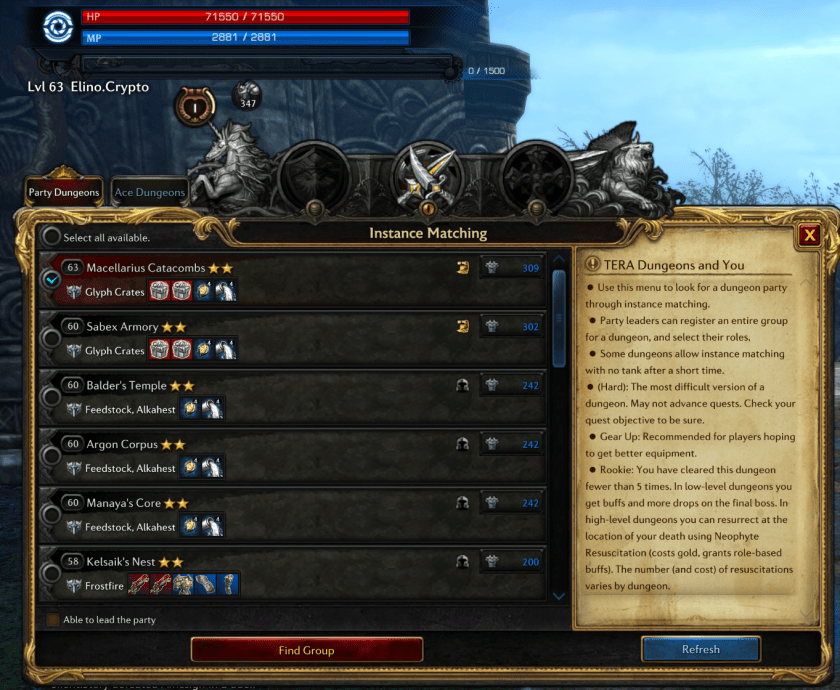This screenshot has height=690, width=840.
Task: Switch to the Party Dungeons tab
Action: tap(64, 192)
